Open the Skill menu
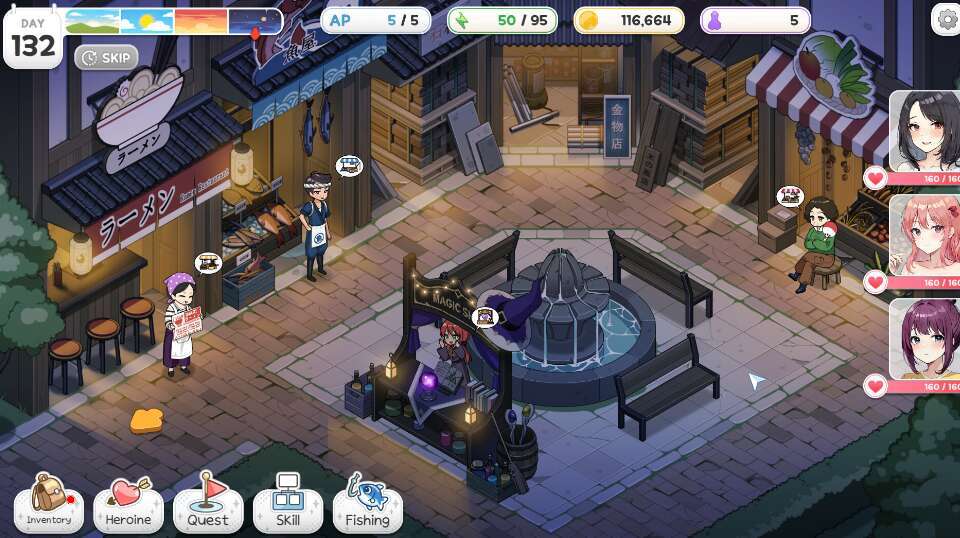Screen dimensions: 960x538 pyautogui.click(x=288, y=505)
